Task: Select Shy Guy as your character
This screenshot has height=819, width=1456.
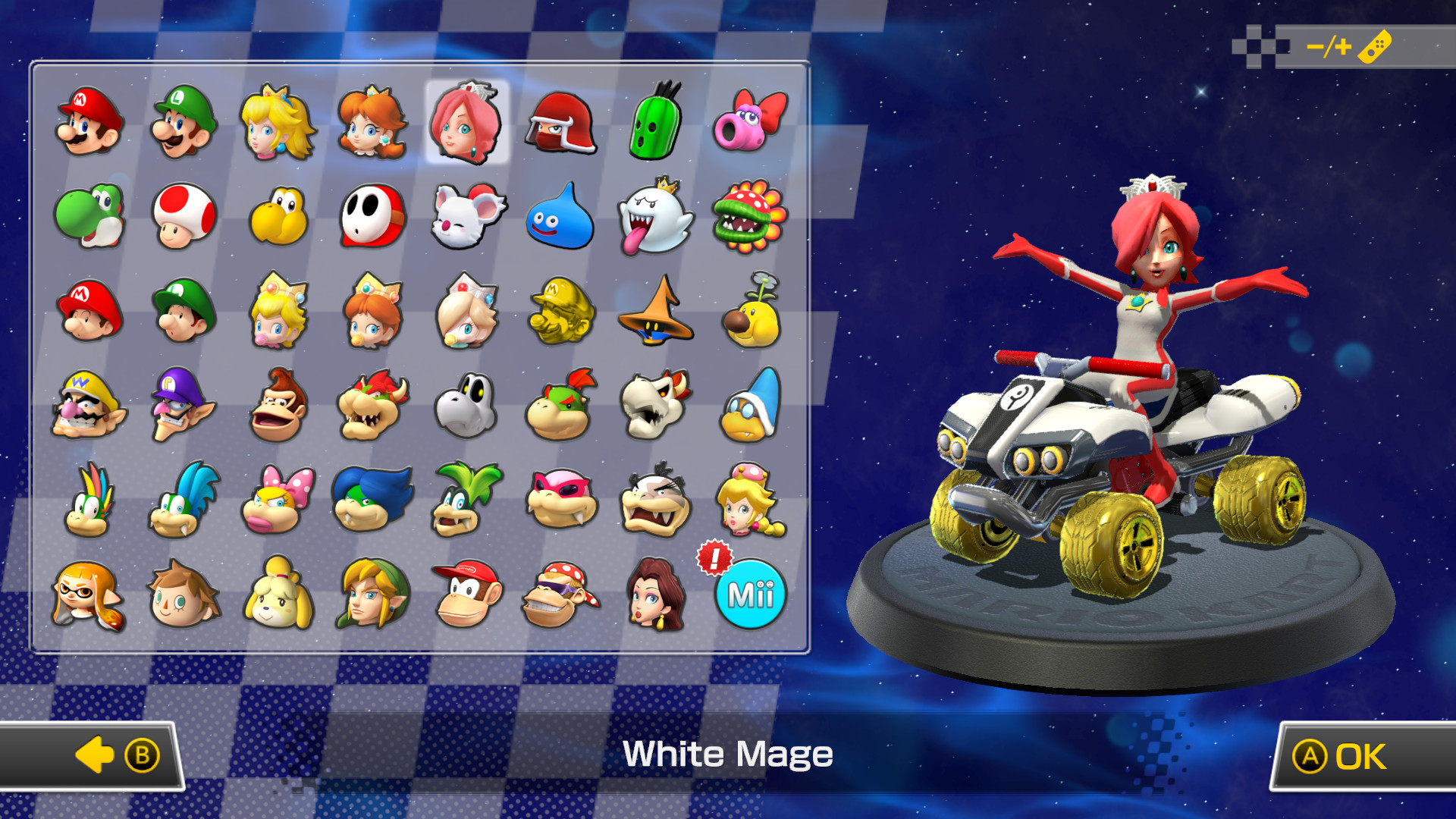Action: 372,216
